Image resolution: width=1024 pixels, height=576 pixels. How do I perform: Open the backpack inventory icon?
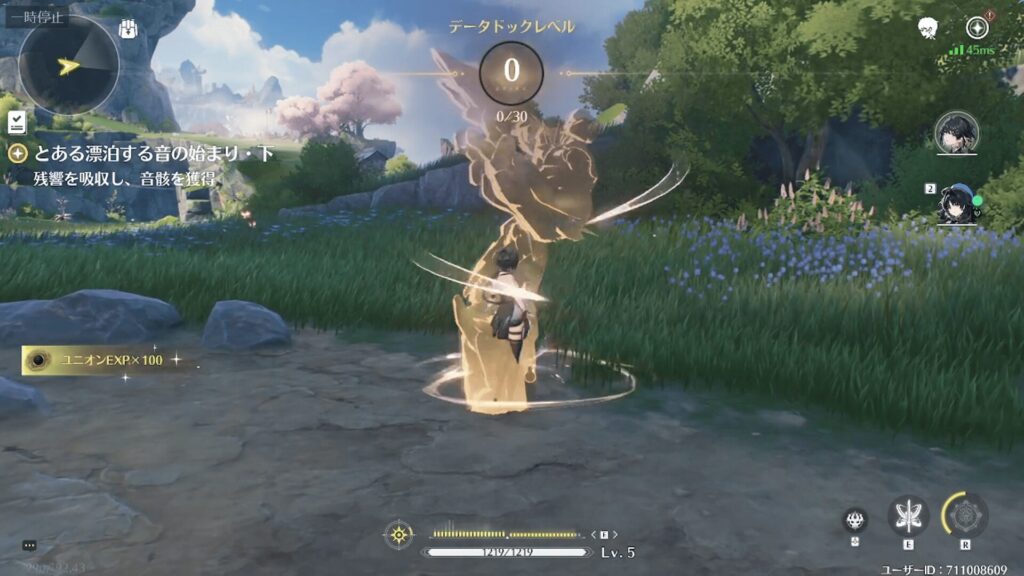(129, 29)
